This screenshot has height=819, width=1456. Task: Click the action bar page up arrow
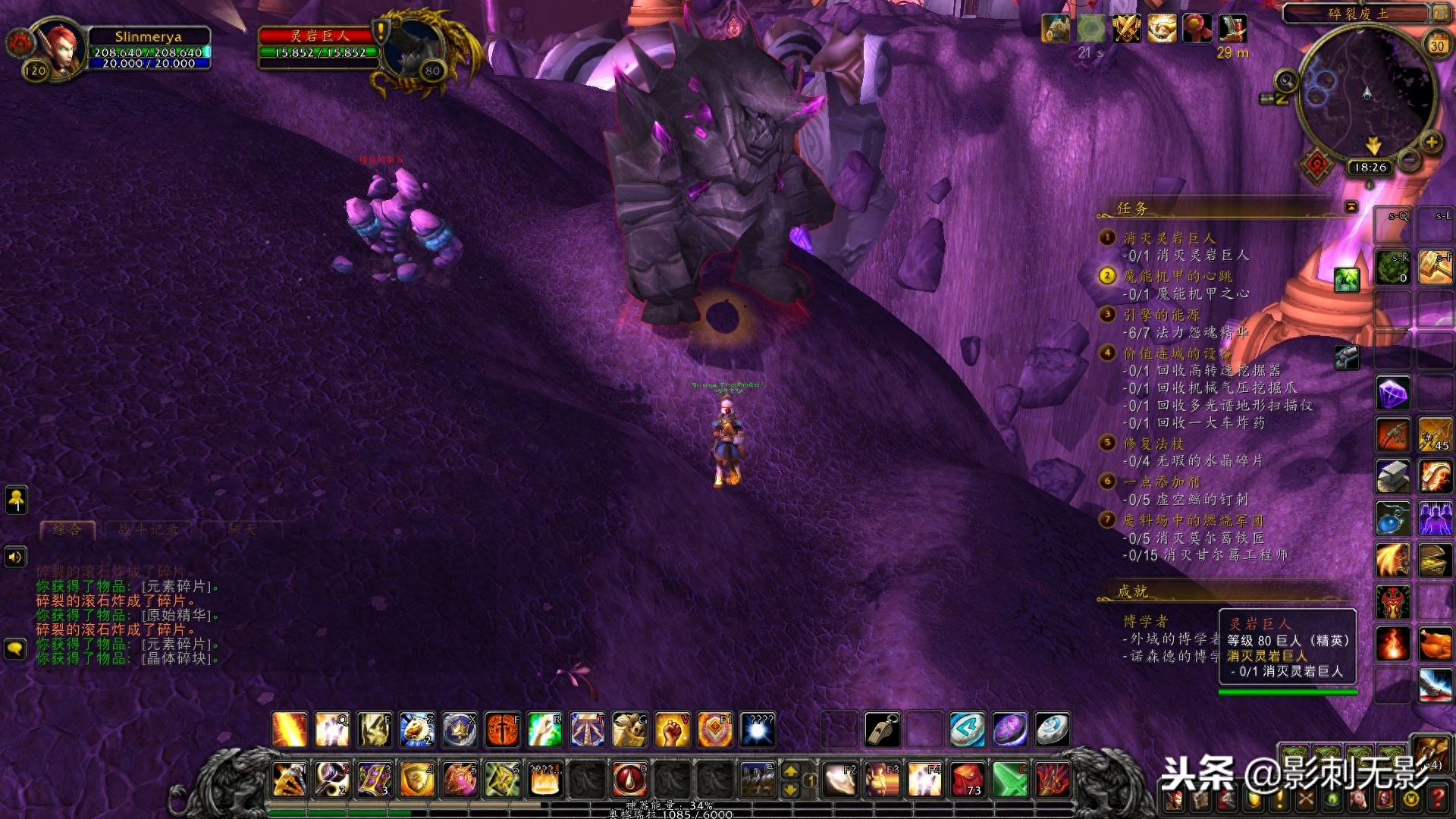click(790, 771)
